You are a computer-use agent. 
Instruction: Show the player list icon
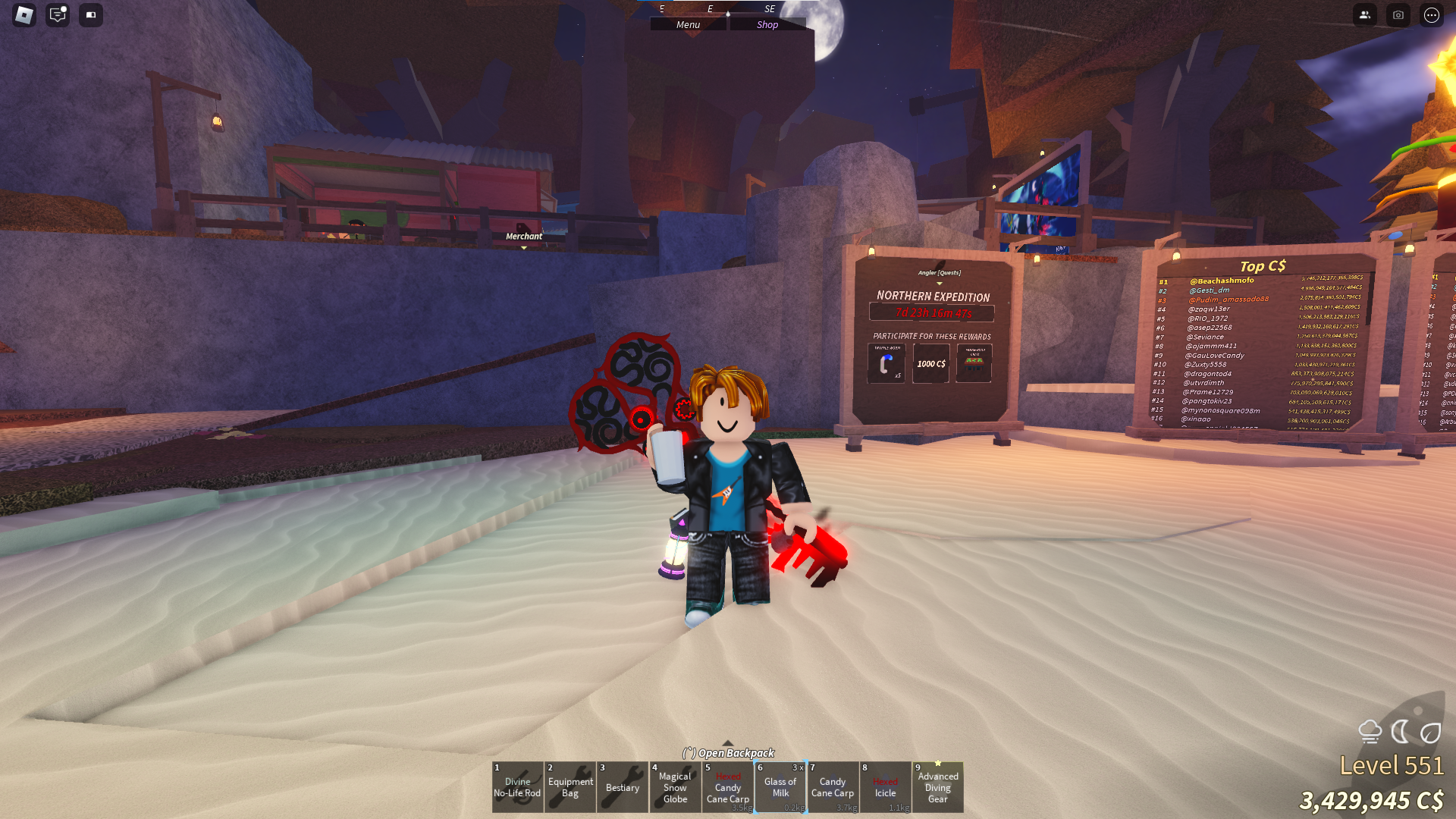pos(1365,15)
